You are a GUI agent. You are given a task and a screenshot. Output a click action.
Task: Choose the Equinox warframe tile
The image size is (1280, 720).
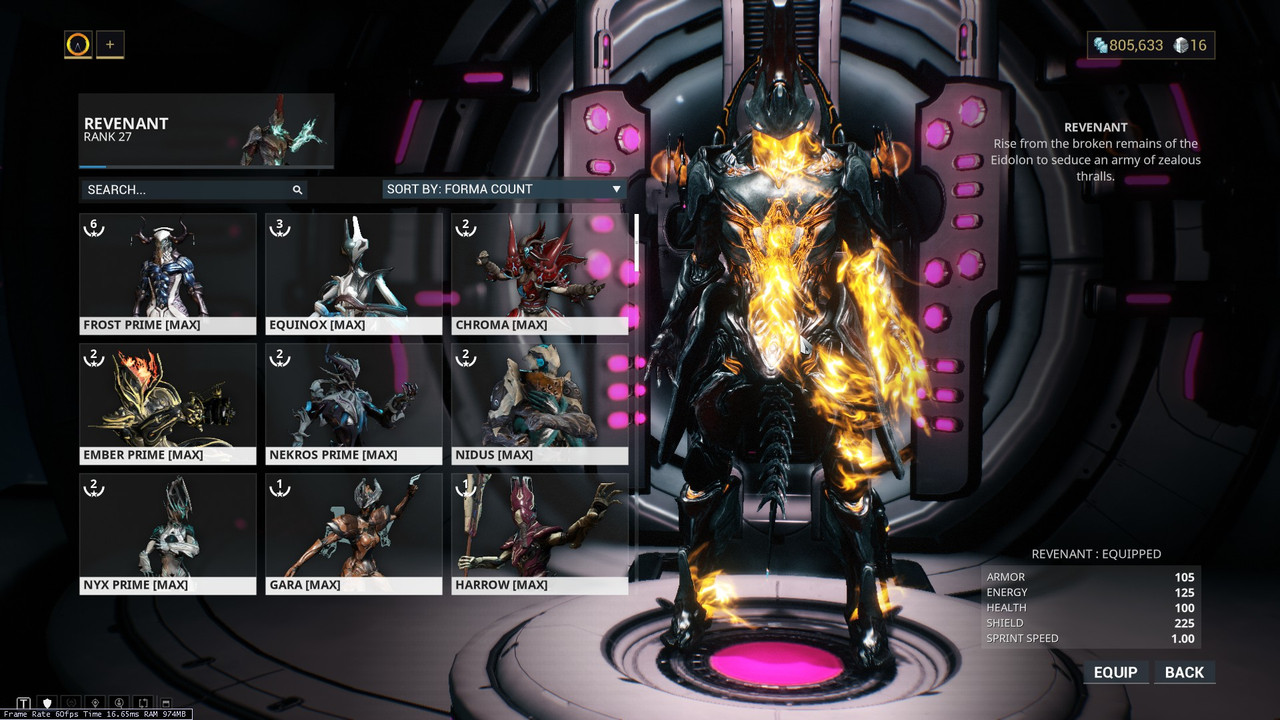(353, 273)
